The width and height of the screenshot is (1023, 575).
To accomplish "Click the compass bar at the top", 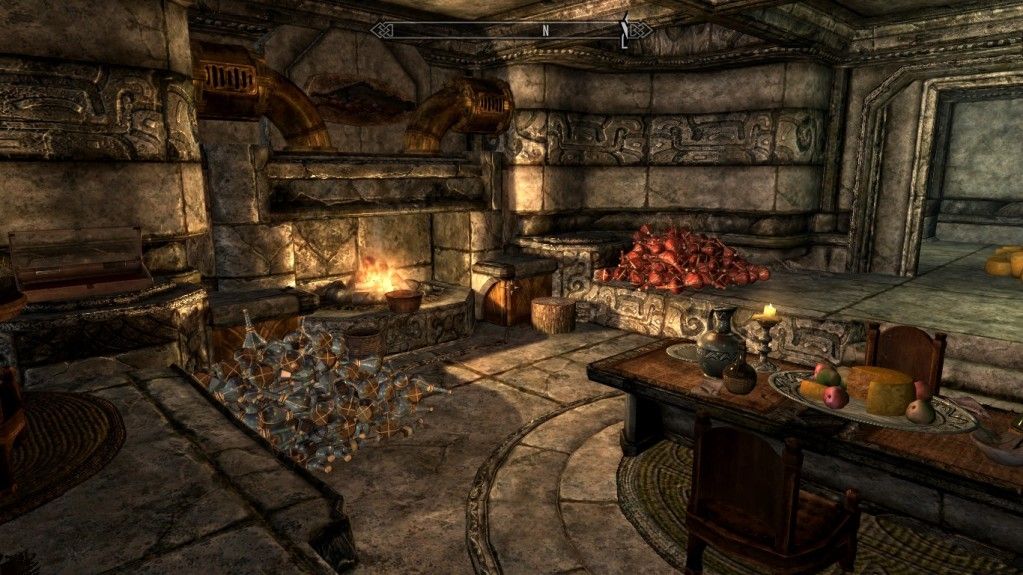I will pyautogui.click(x=510, y=30).
